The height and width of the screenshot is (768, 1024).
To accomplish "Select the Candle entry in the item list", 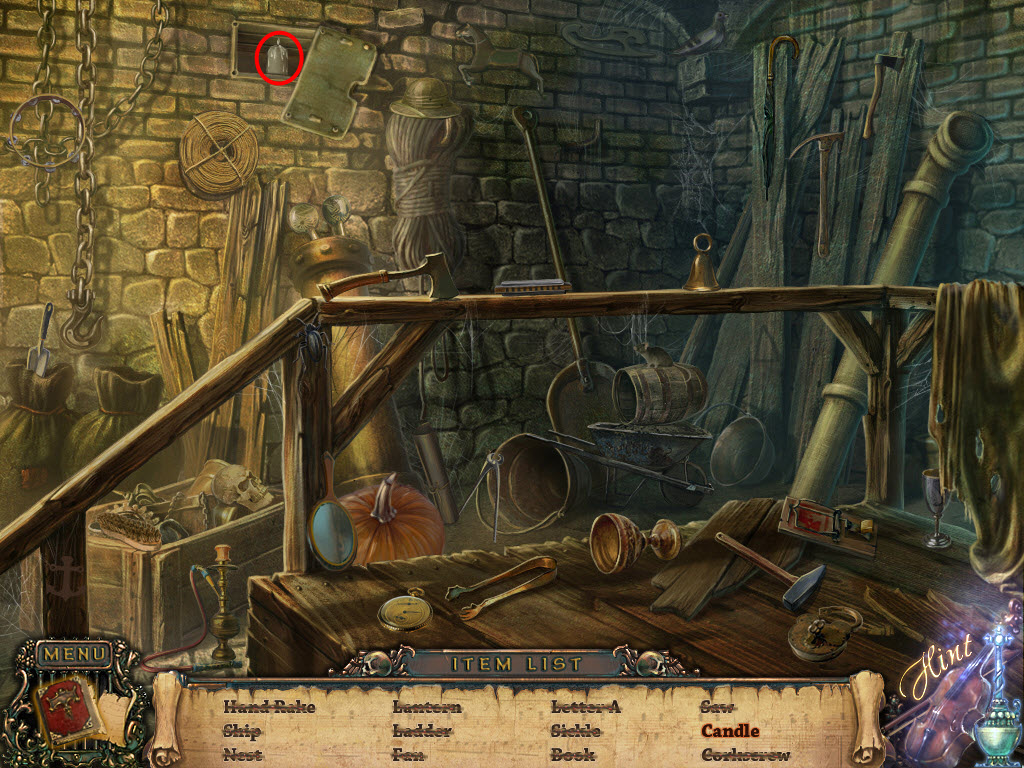I will pos(730,731).
